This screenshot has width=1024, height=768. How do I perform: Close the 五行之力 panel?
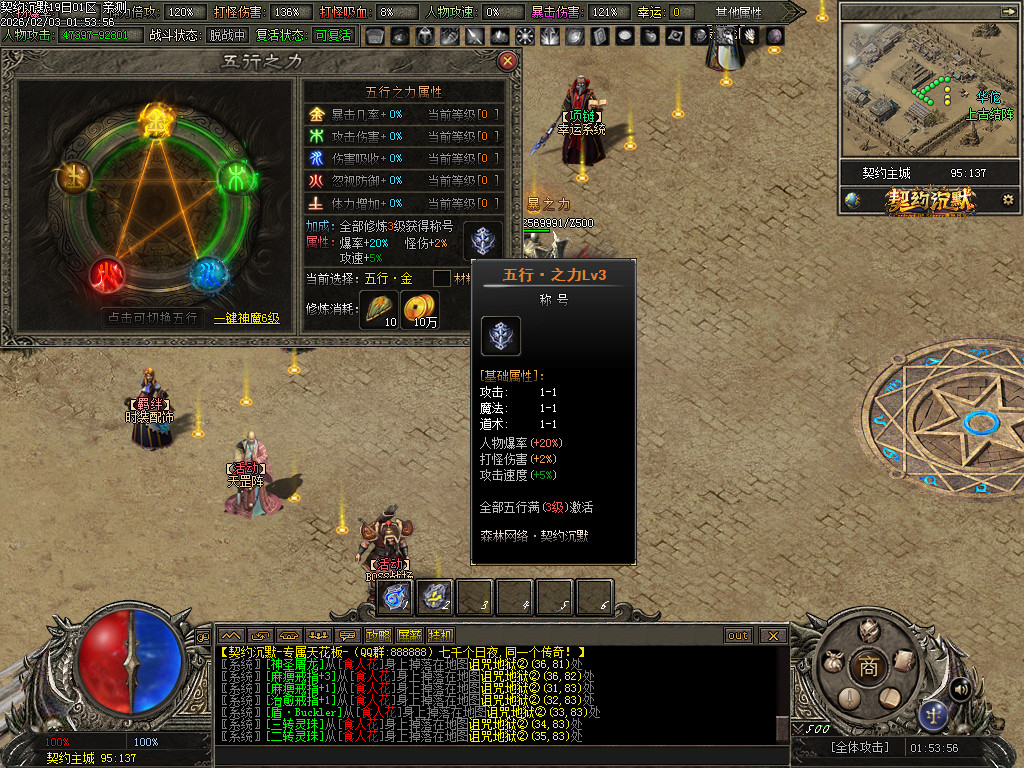[507, 61]
